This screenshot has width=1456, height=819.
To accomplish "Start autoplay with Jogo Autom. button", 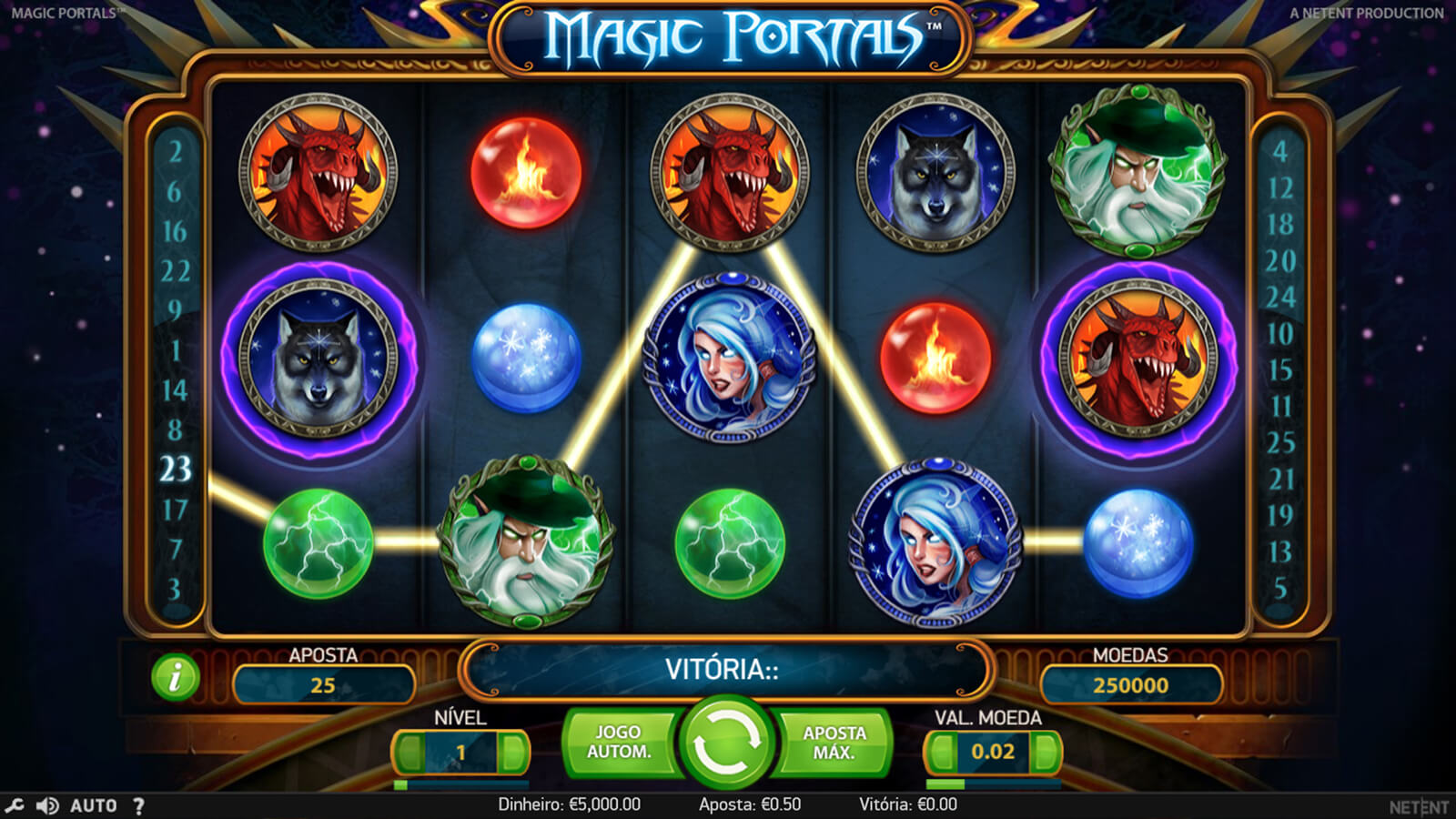I will (x=619, y=743).
